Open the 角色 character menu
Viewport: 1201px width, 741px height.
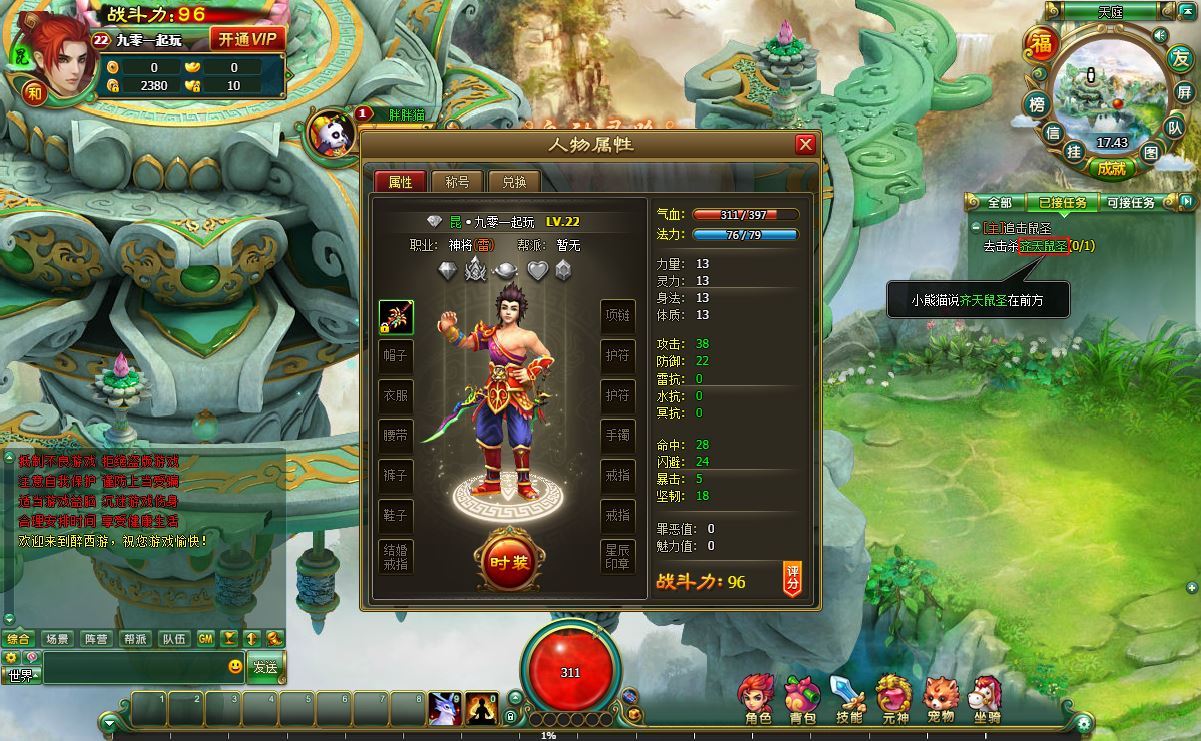[757, 698]
